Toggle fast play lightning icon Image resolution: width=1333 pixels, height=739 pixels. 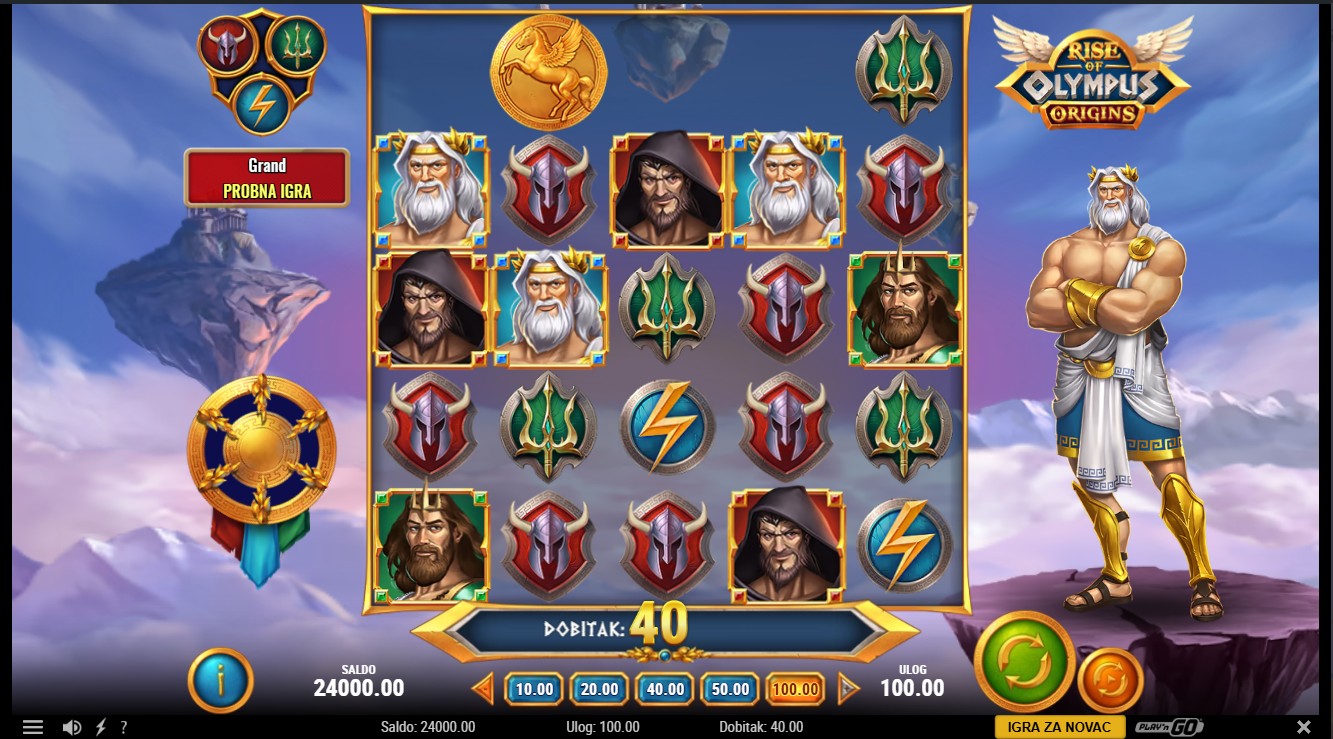click(x=101, y=727)
